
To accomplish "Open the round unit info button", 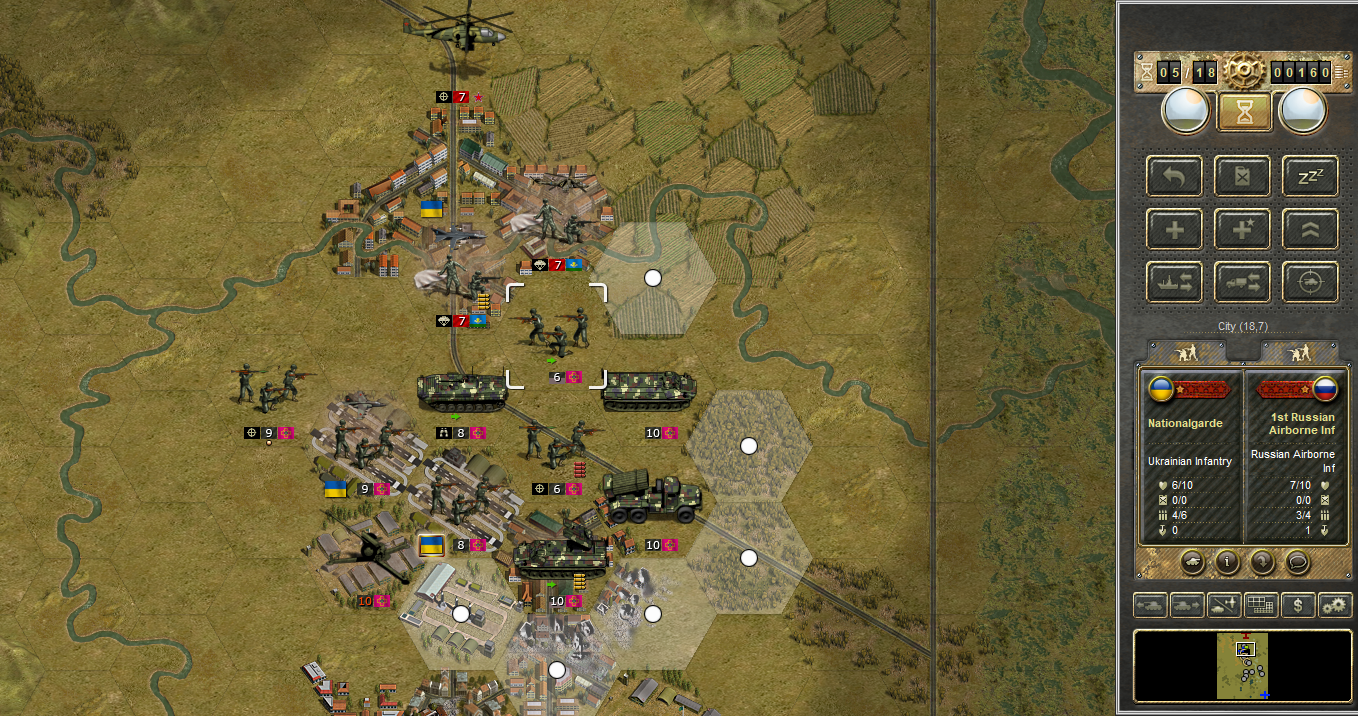I will (x=1227, y=561).
